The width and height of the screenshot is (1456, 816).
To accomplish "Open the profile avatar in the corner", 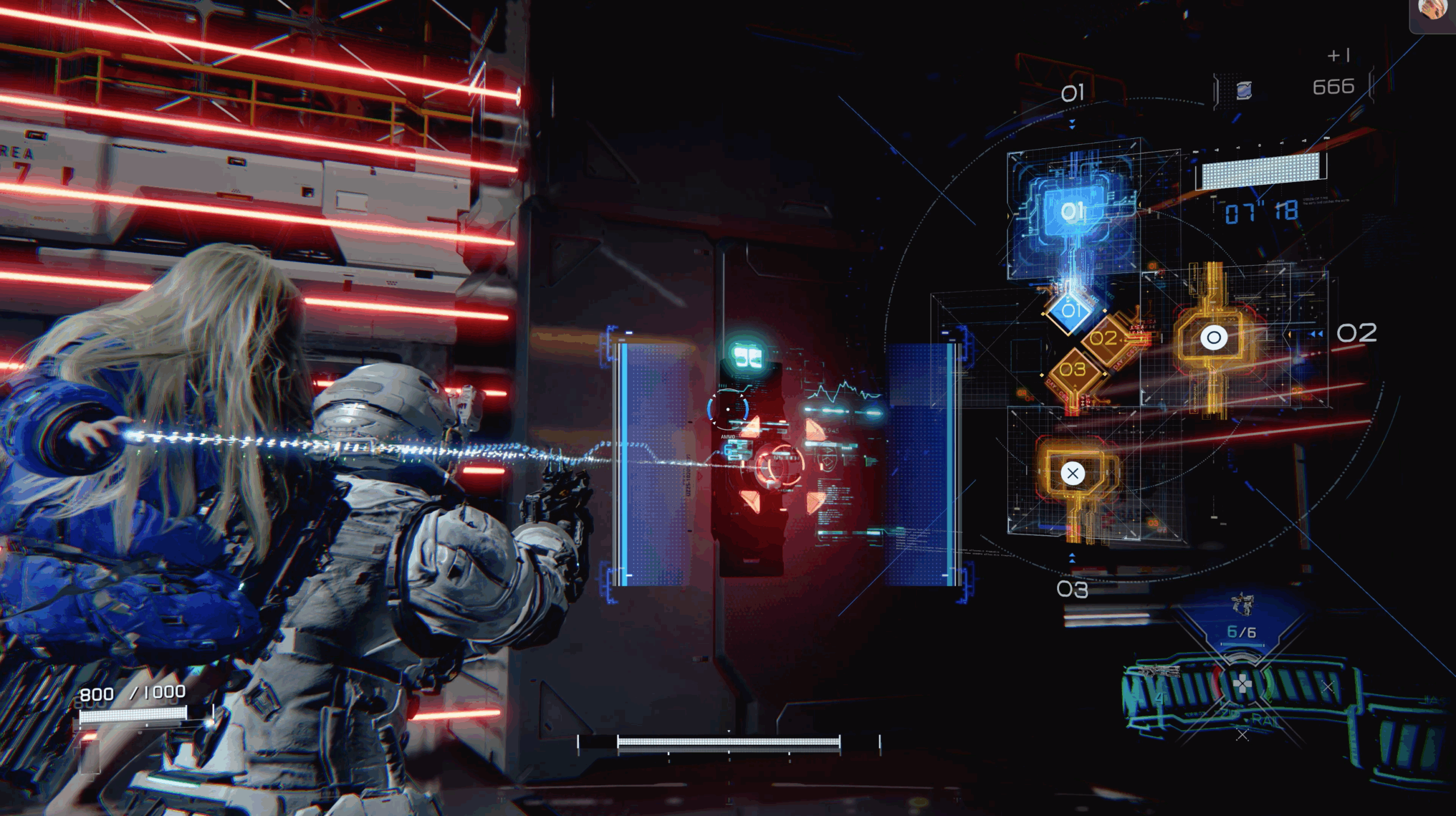I will point(1432,10).
